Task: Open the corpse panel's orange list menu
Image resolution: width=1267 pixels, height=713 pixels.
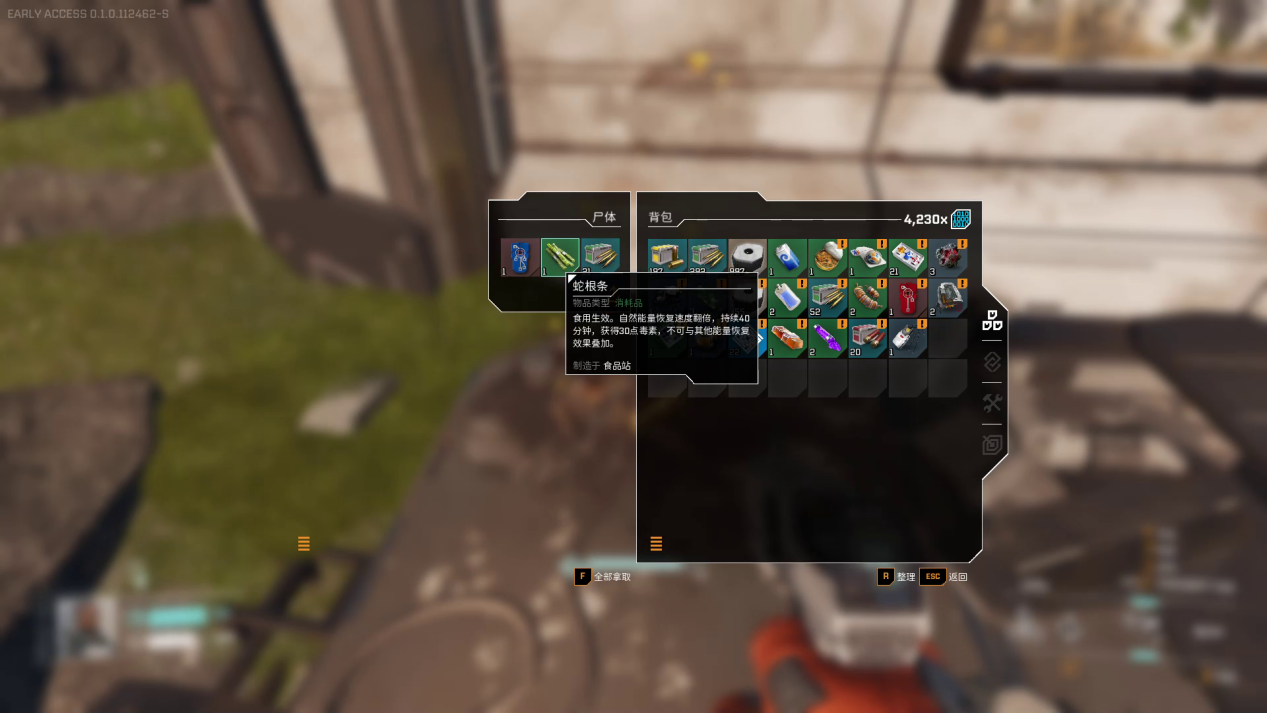Action: (304, 544)
